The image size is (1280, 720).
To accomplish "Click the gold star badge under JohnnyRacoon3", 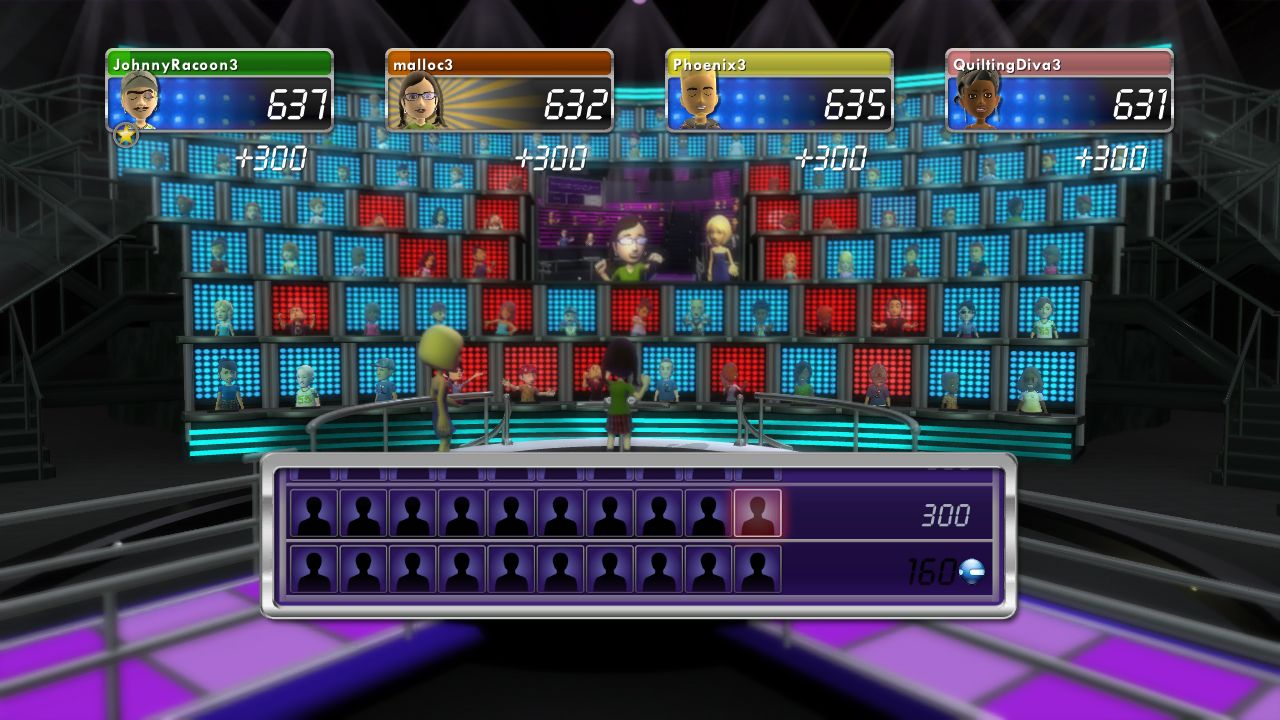I will tap(126, 136).
